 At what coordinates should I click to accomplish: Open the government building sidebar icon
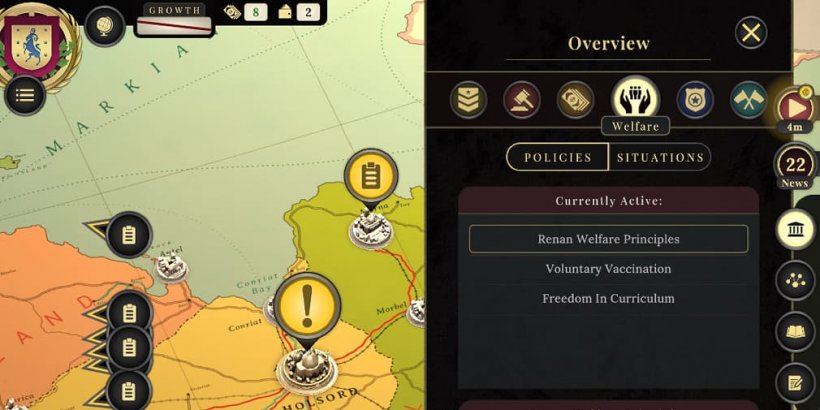(795, 231)
